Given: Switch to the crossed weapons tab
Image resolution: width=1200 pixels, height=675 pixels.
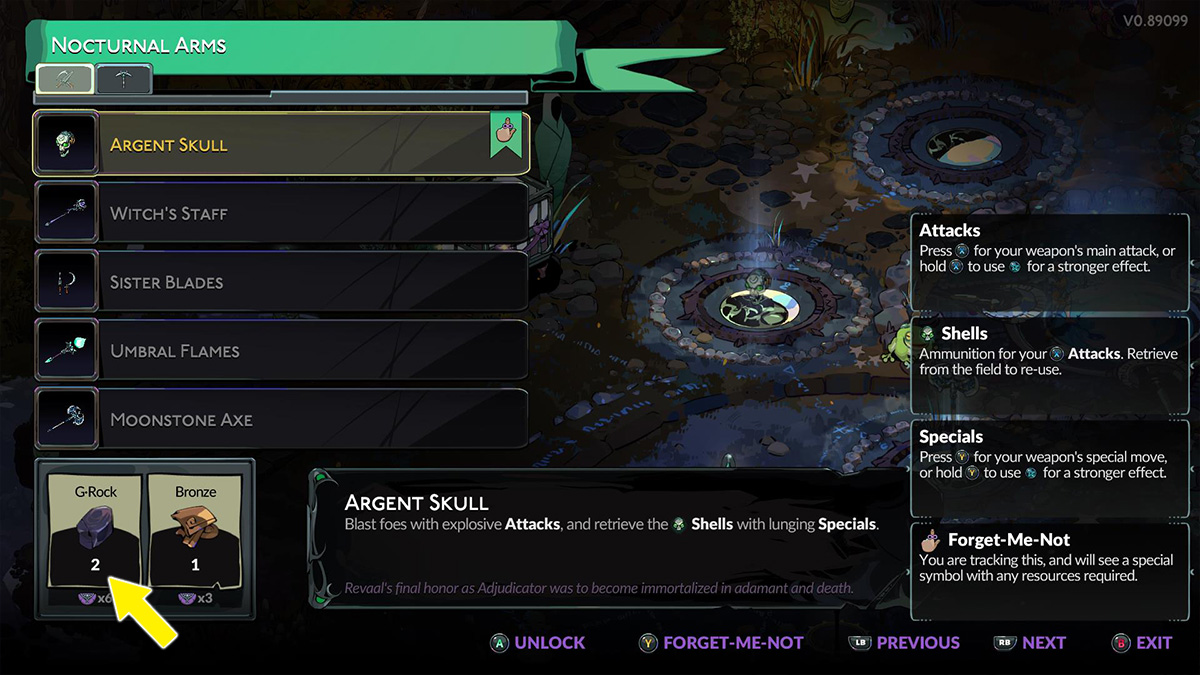Looking at the screenshot, I should pos(65,79).
